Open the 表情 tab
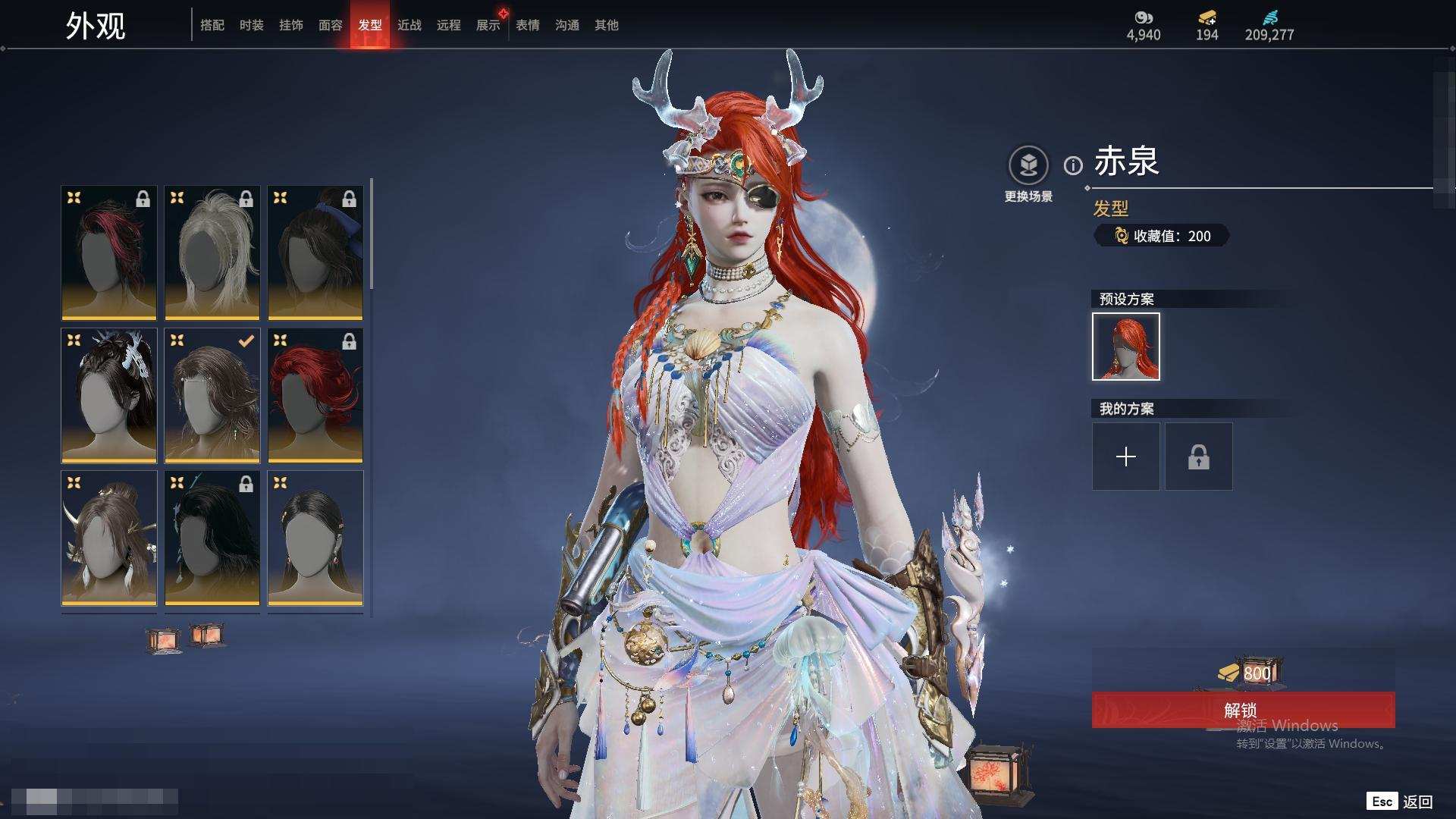1456x819 pixels. (528, 25)
